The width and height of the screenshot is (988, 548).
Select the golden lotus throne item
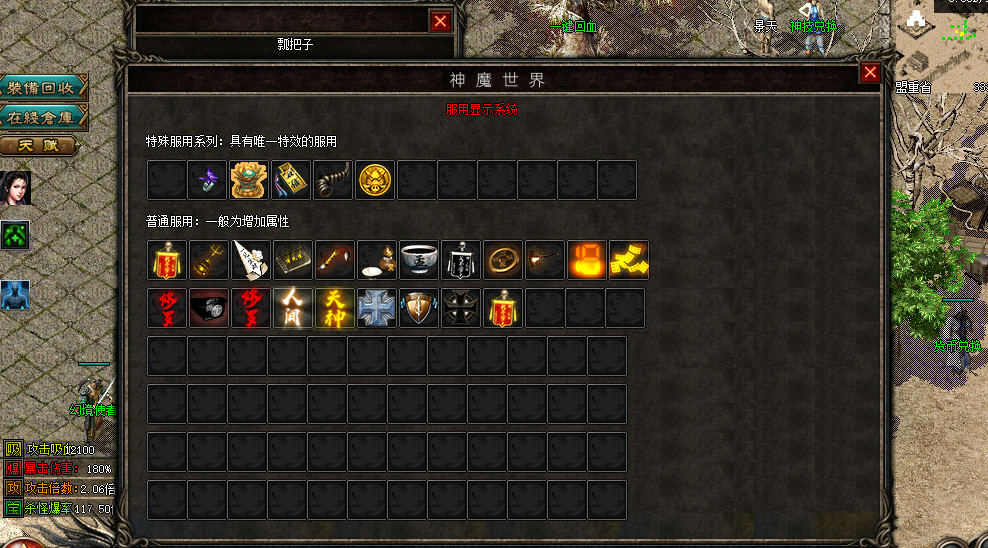pyautogui.click(x=249, y=180)
